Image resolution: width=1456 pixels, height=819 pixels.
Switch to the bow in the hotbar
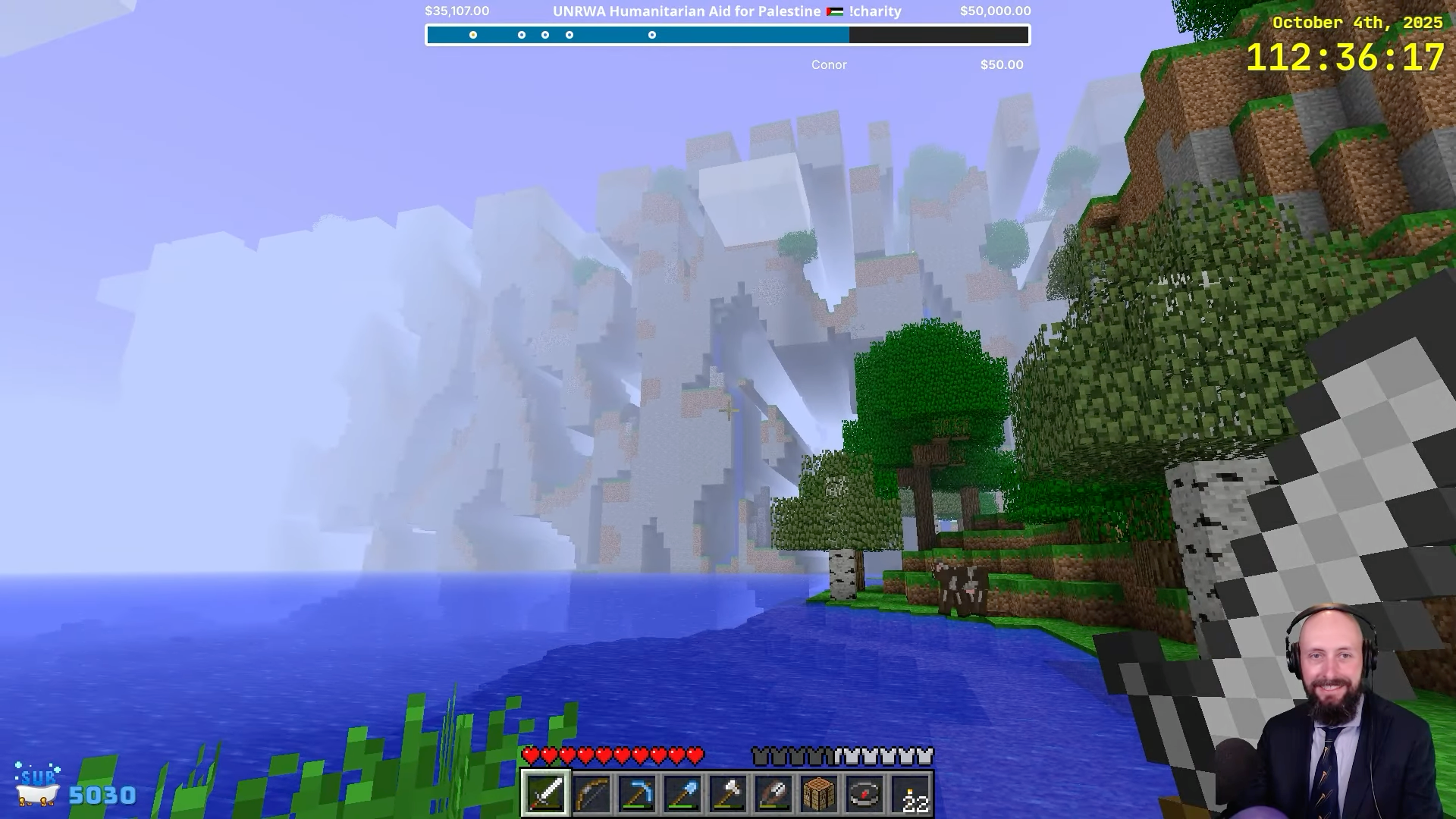click(591, 794)
